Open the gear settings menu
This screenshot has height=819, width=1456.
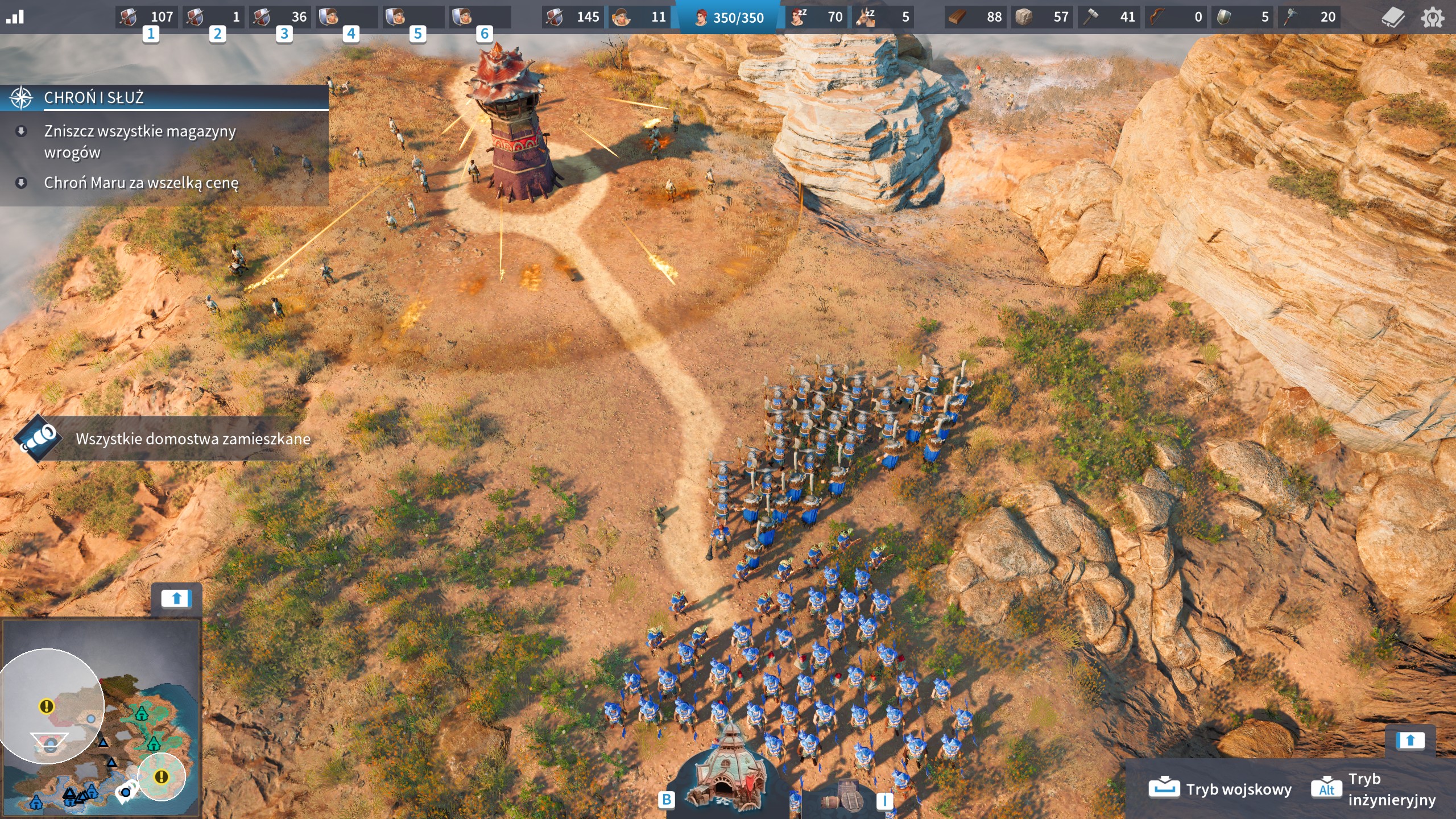(x=1432, y=18)
